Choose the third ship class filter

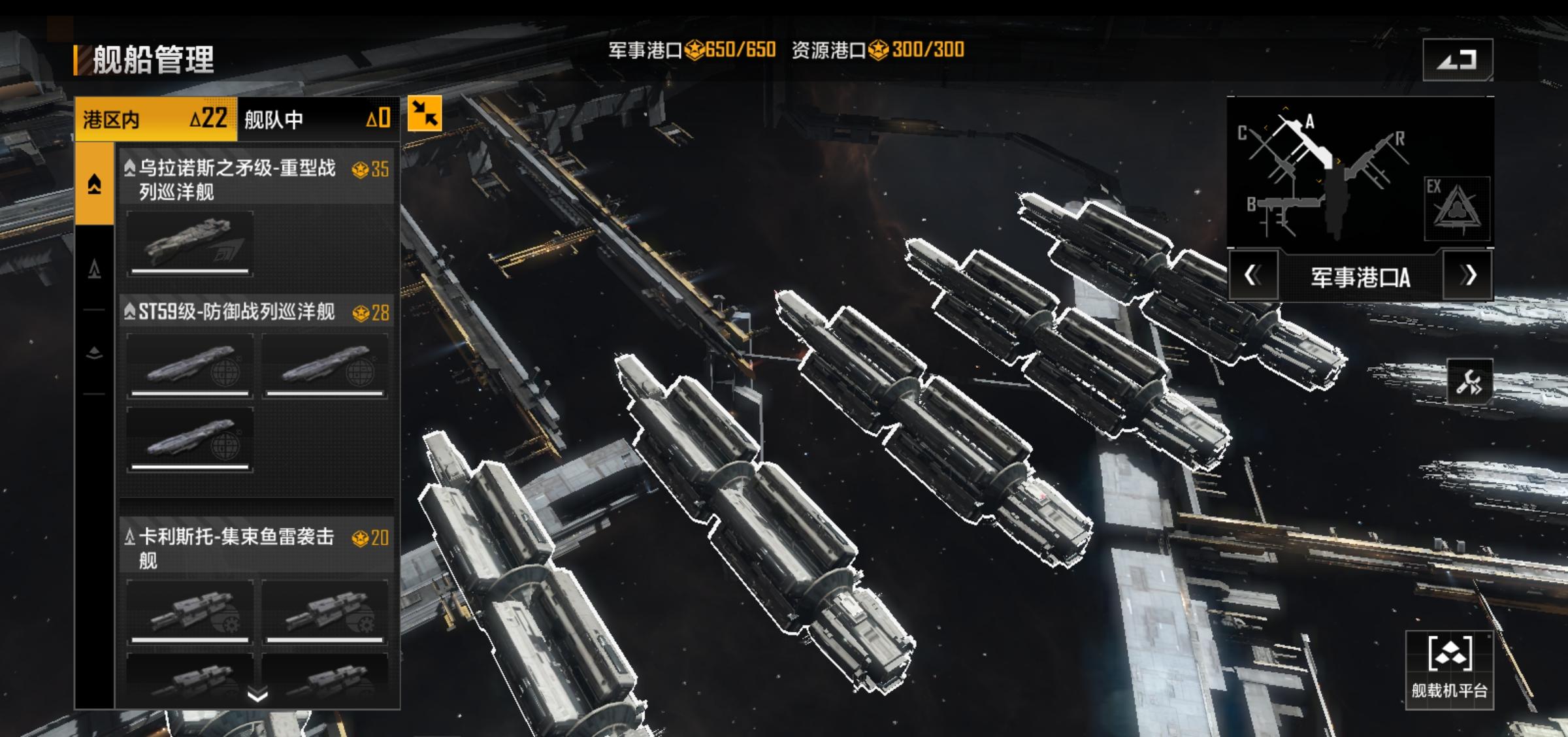click(95, 353)
